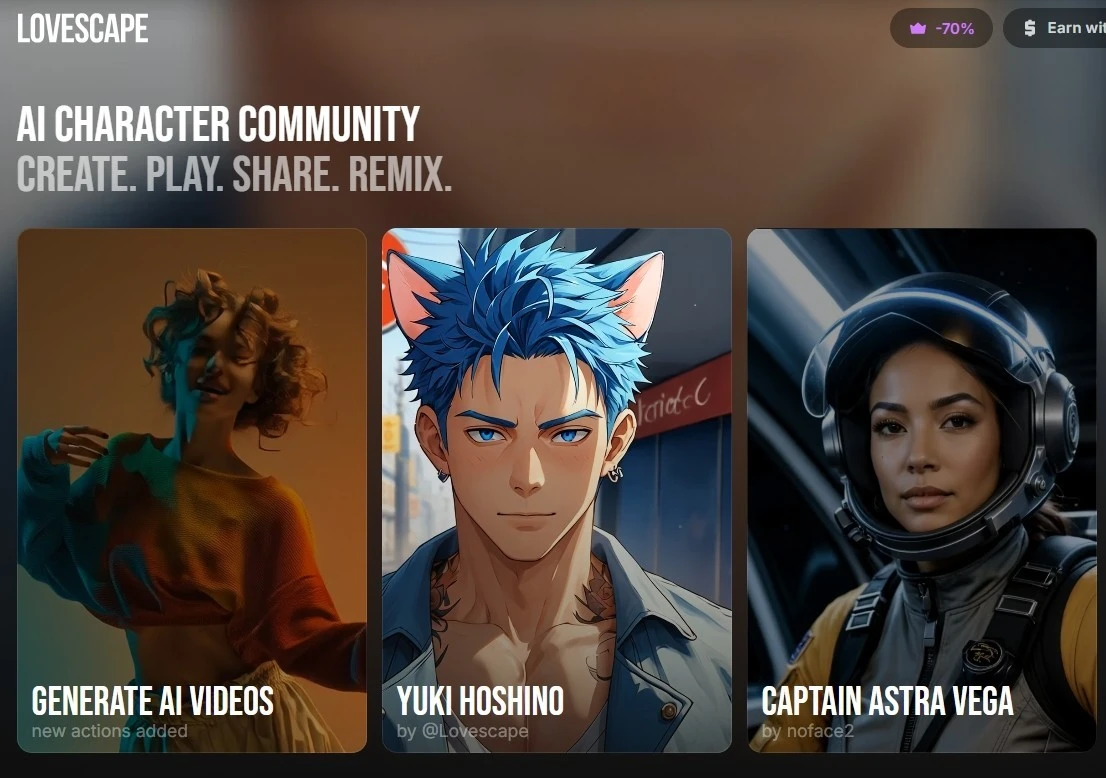Open the dollar-sign Earn button
1106x778 pixels.
click(1060, 29)
